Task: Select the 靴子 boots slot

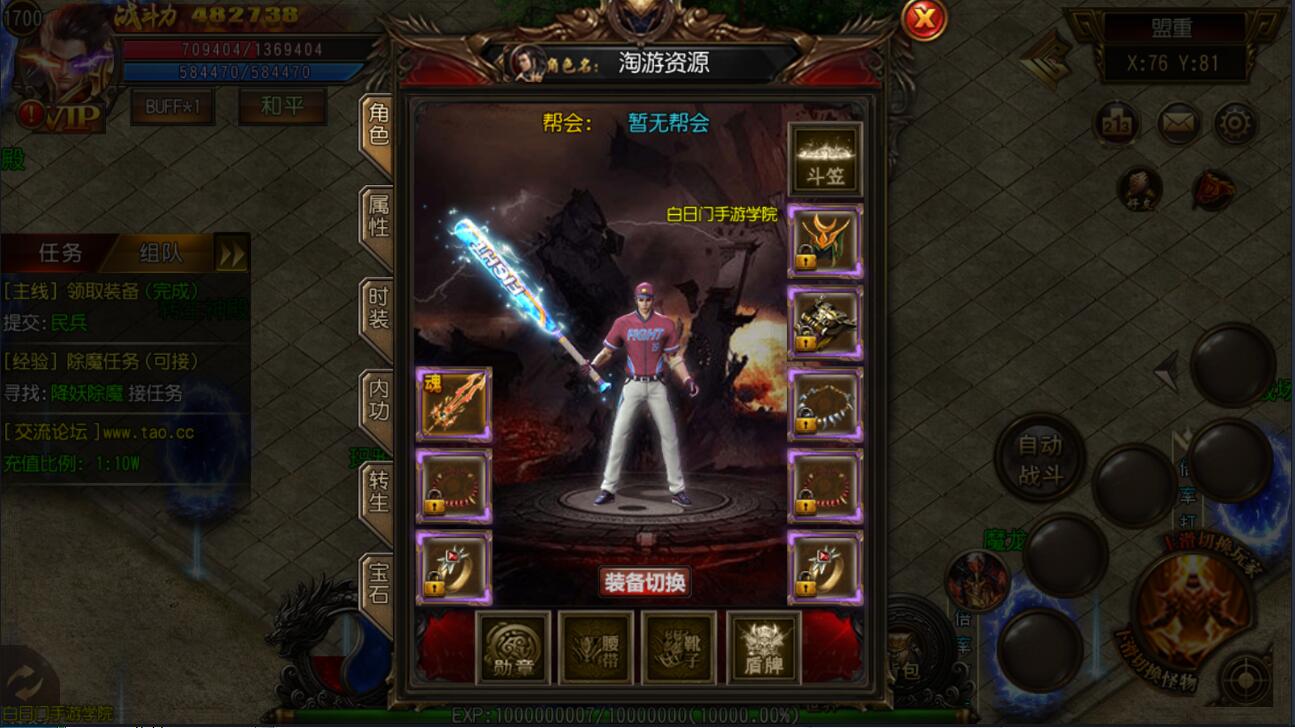Action: pyautogui.click(x=679, y=648)
